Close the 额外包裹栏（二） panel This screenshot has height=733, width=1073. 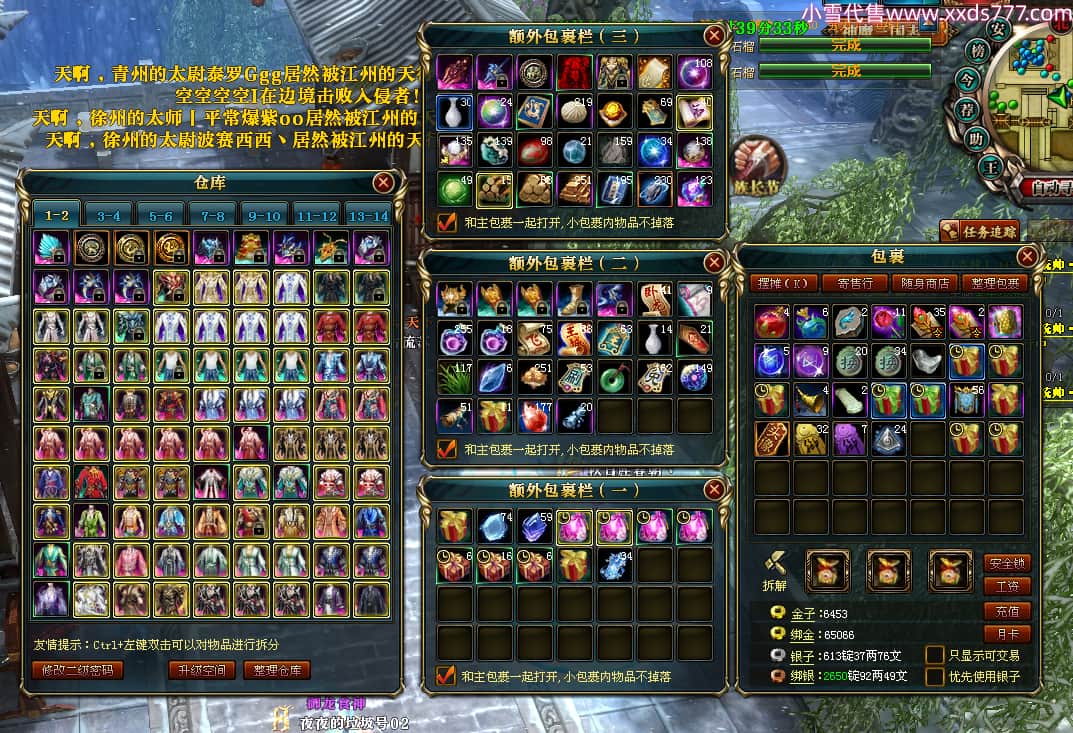[714, 262]
